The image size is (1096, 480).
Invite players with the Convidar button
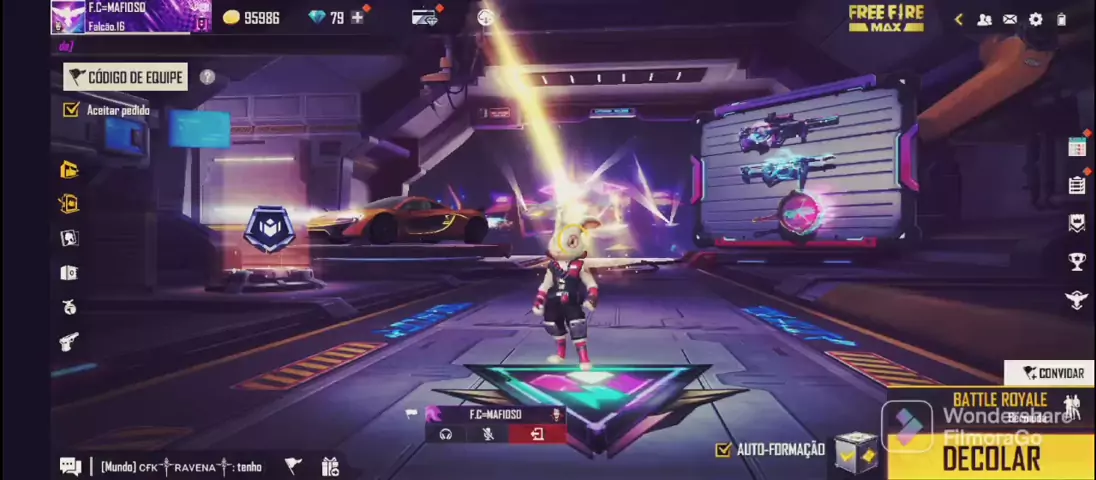(1052, 373)
